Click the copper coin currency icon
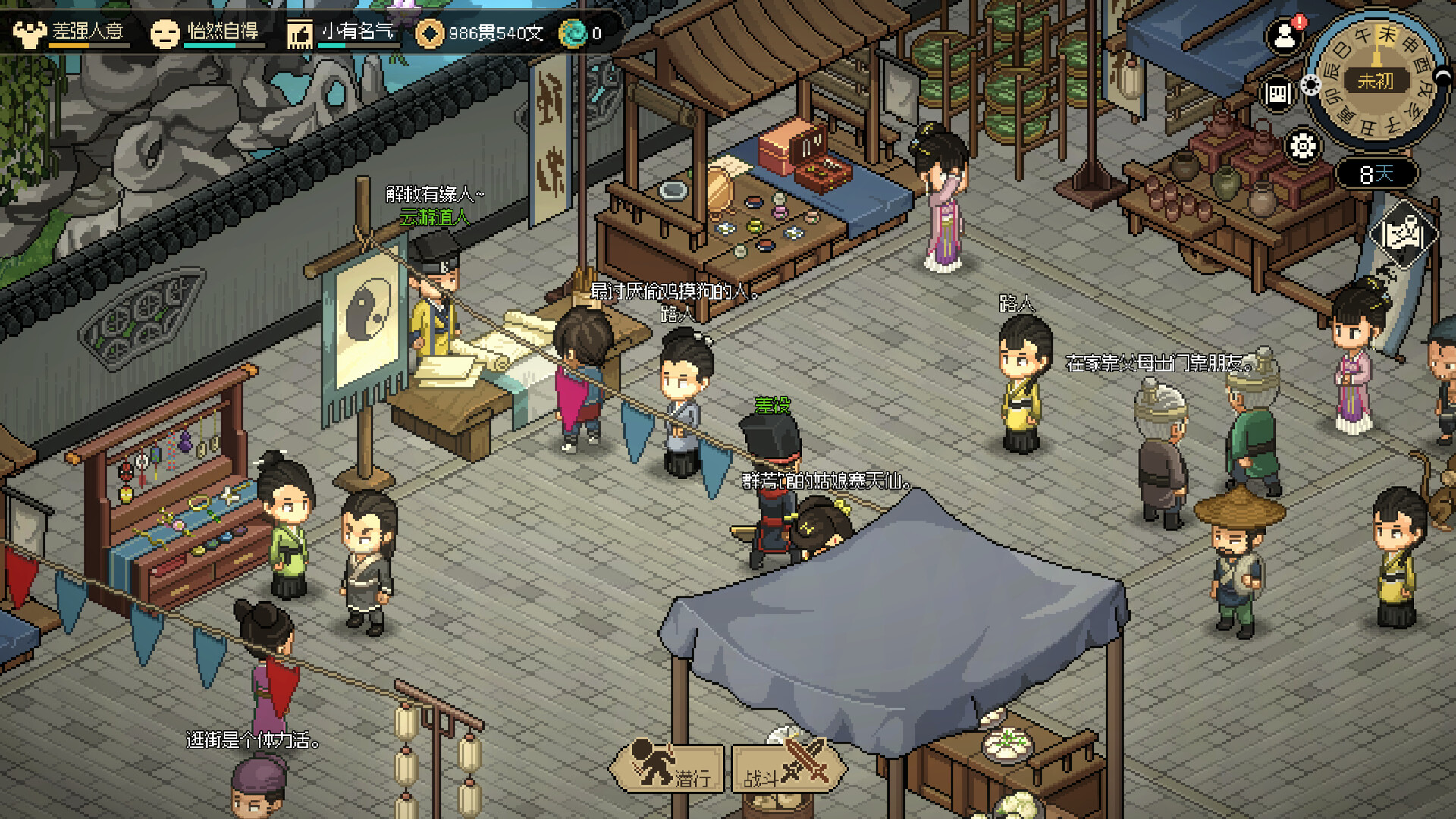1456x819 pixels. [431, 33]
